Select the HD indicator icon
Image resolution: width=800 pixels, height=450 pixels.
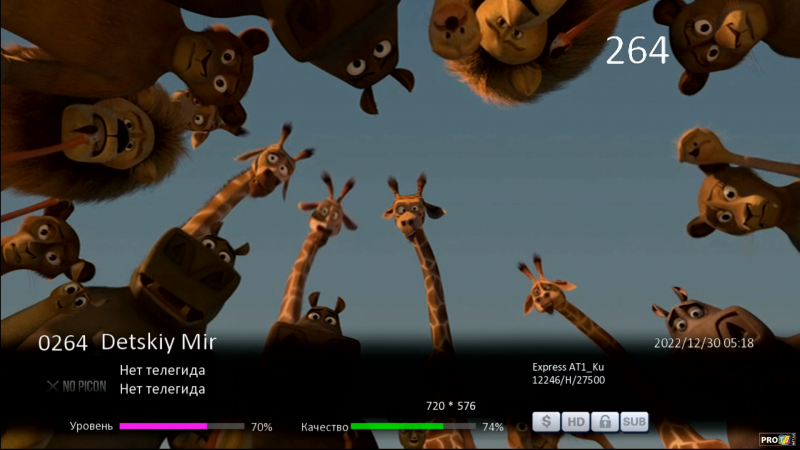coord(576,422)
